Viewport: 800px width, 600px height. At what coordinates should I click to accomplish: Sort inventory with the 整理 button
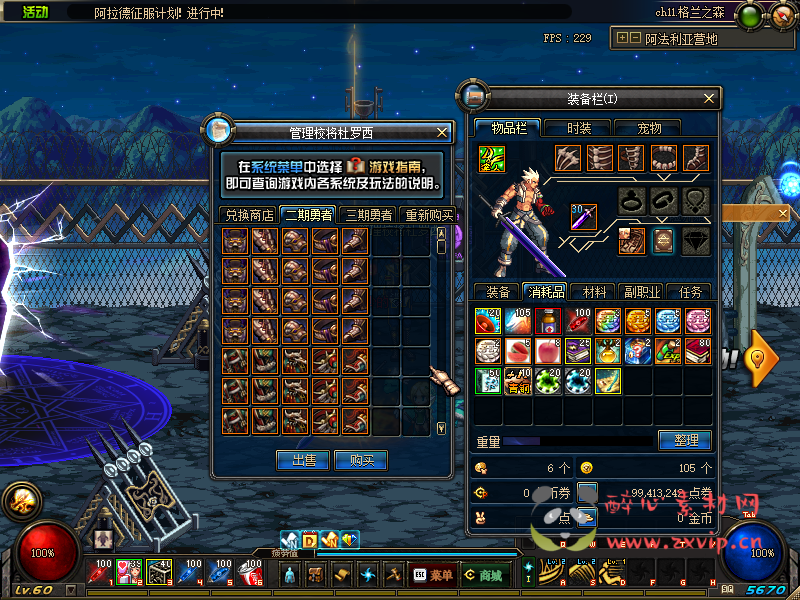point(685,440)
